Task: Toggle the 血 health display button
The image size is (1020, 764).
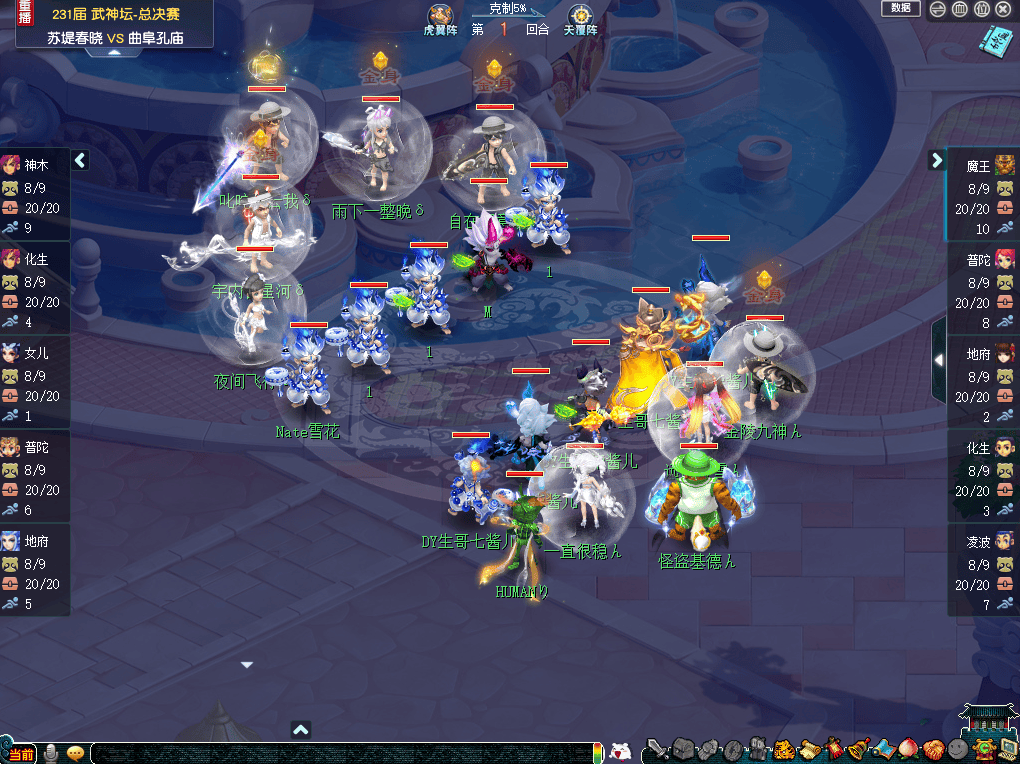Action: [960, 9]
